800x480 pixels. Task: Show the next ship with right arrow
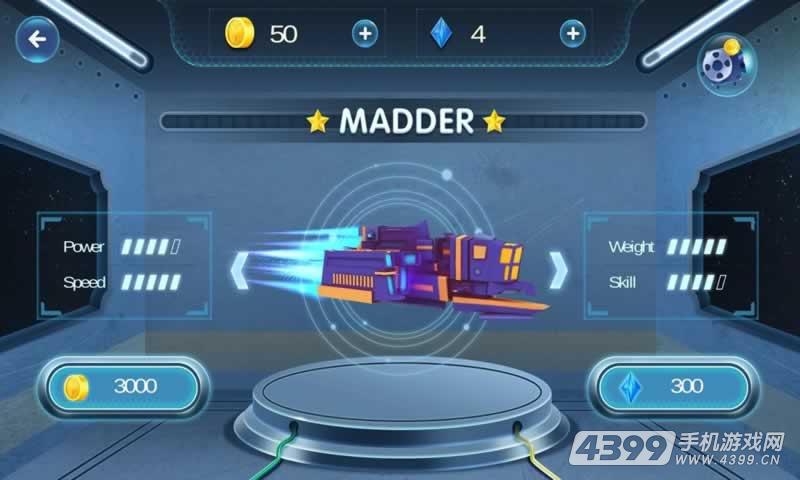point(559,268)
